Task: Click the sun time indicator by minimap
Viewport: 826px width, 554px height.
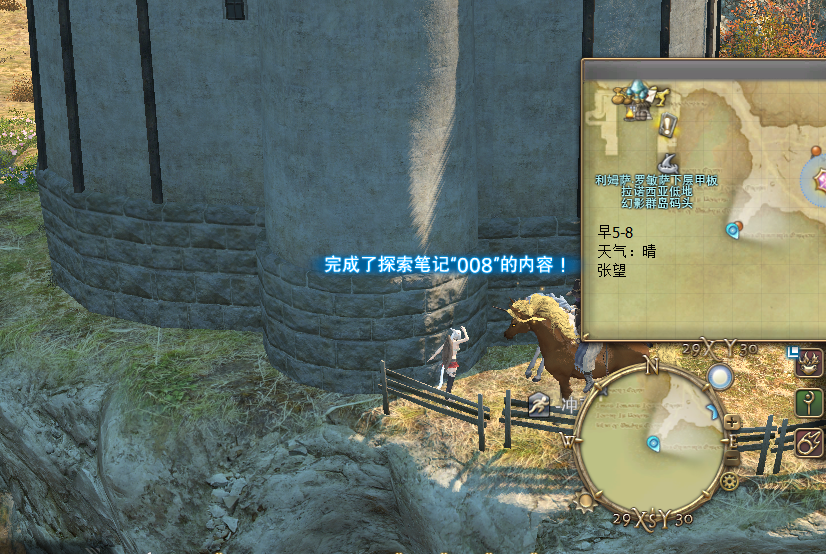Action: click(586, 501)
